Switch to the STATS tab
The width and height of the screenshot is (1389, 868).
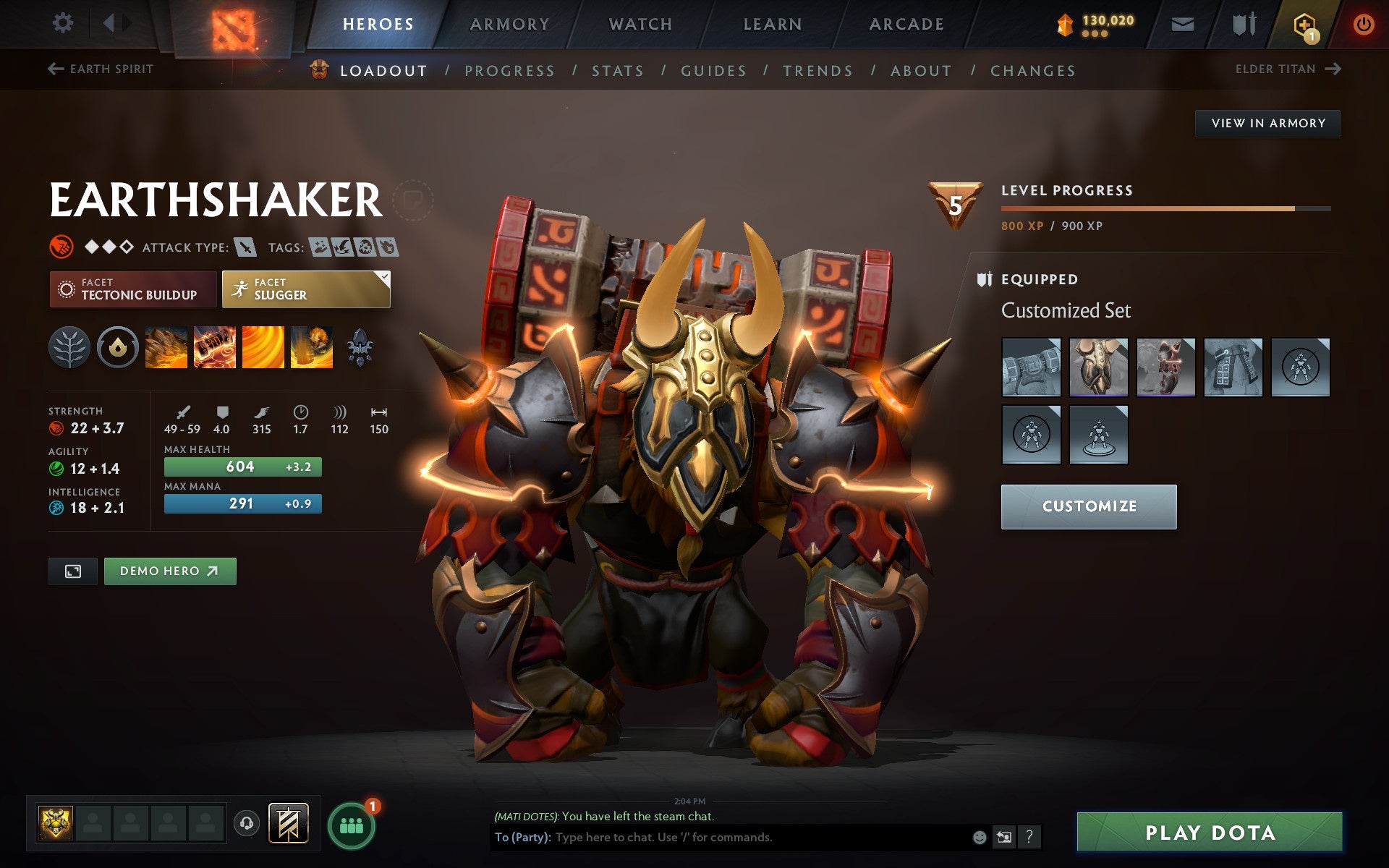point(616,70)
